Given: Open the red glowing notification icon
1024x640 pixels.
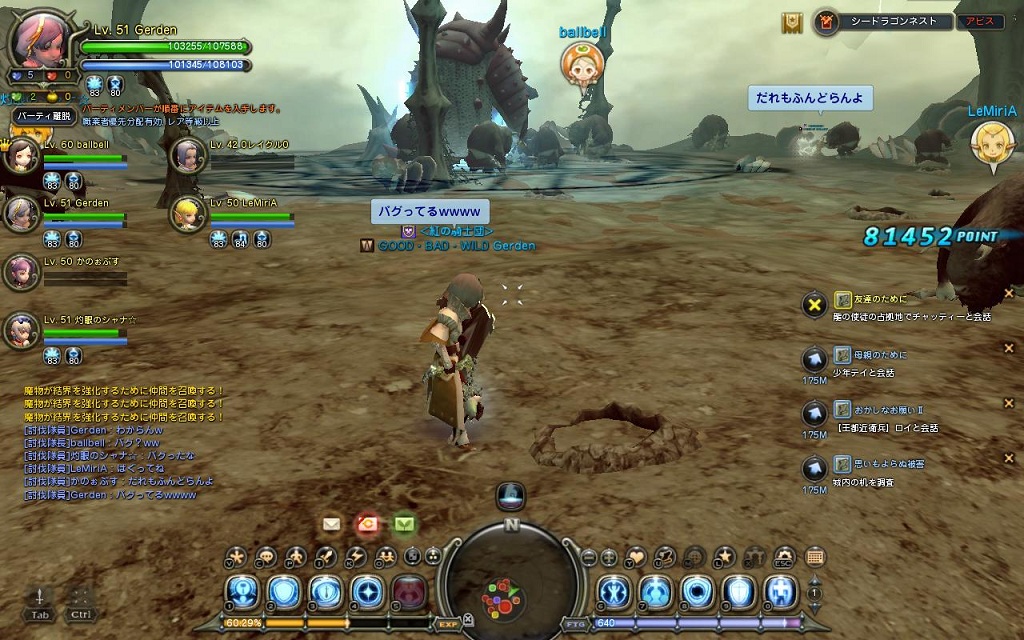Looking at the screenshot, I should [367, 523].
